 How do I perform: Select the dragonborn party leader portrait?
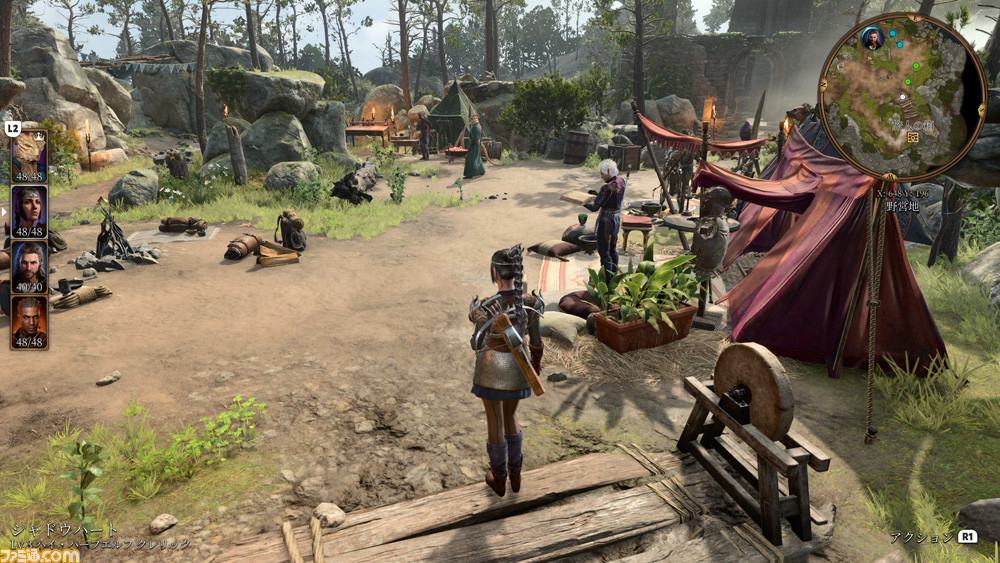[29, 154]
